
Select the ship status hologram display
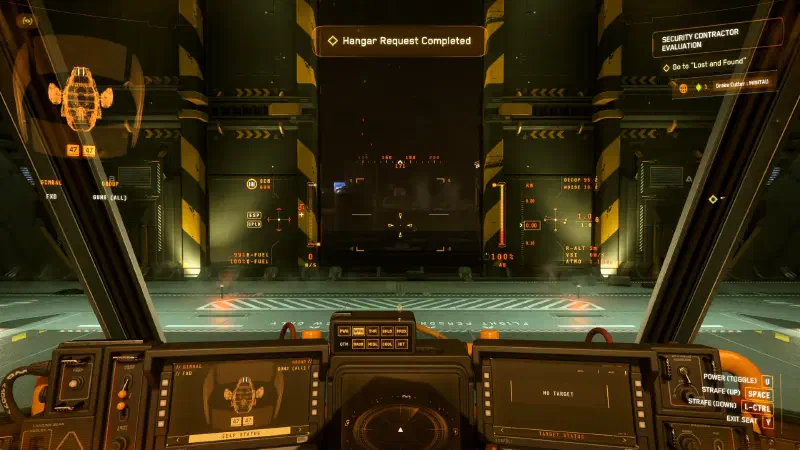click(76, 100)
